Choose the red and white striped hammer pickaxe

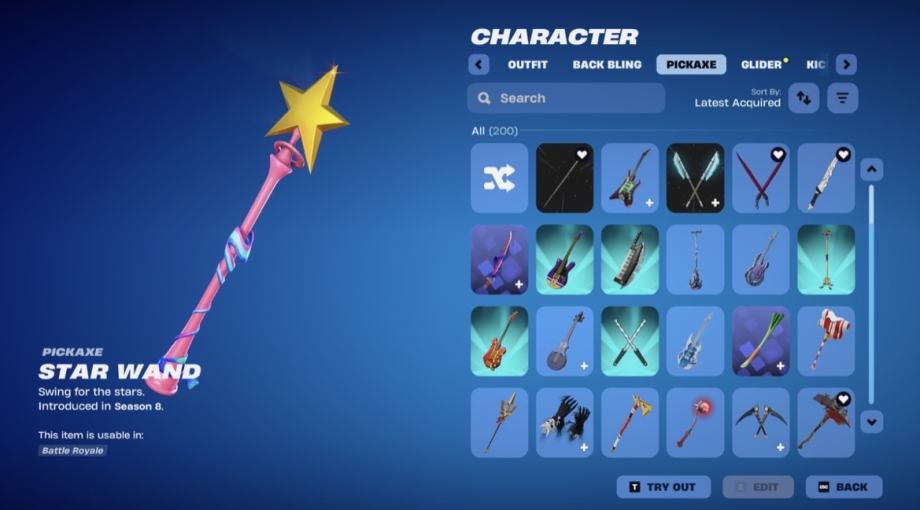click(x=826, y=341)
